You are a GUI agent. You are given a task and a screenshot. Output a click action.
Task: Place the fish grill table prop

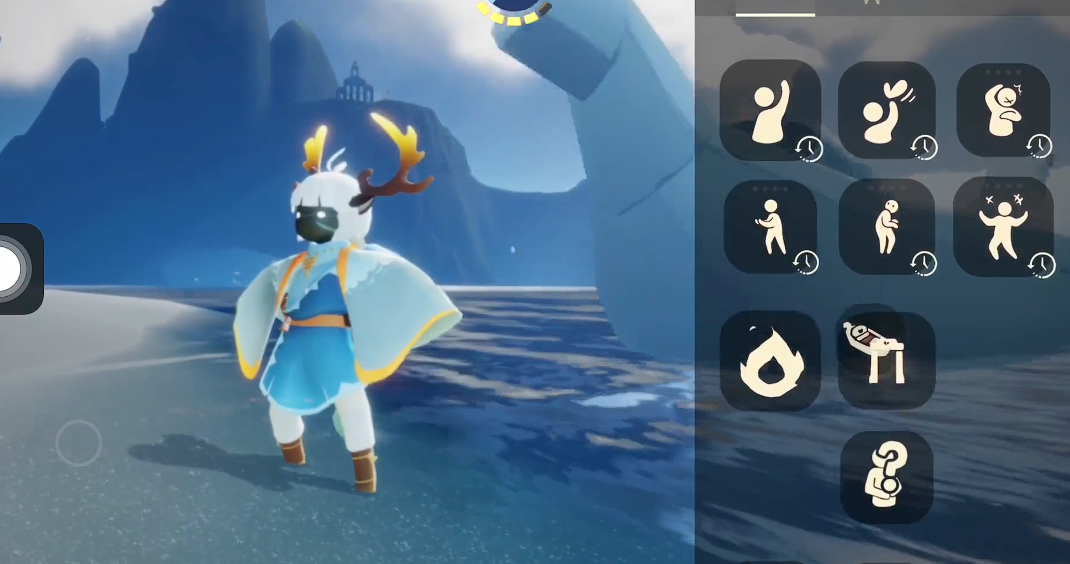(x=886, y=358)
